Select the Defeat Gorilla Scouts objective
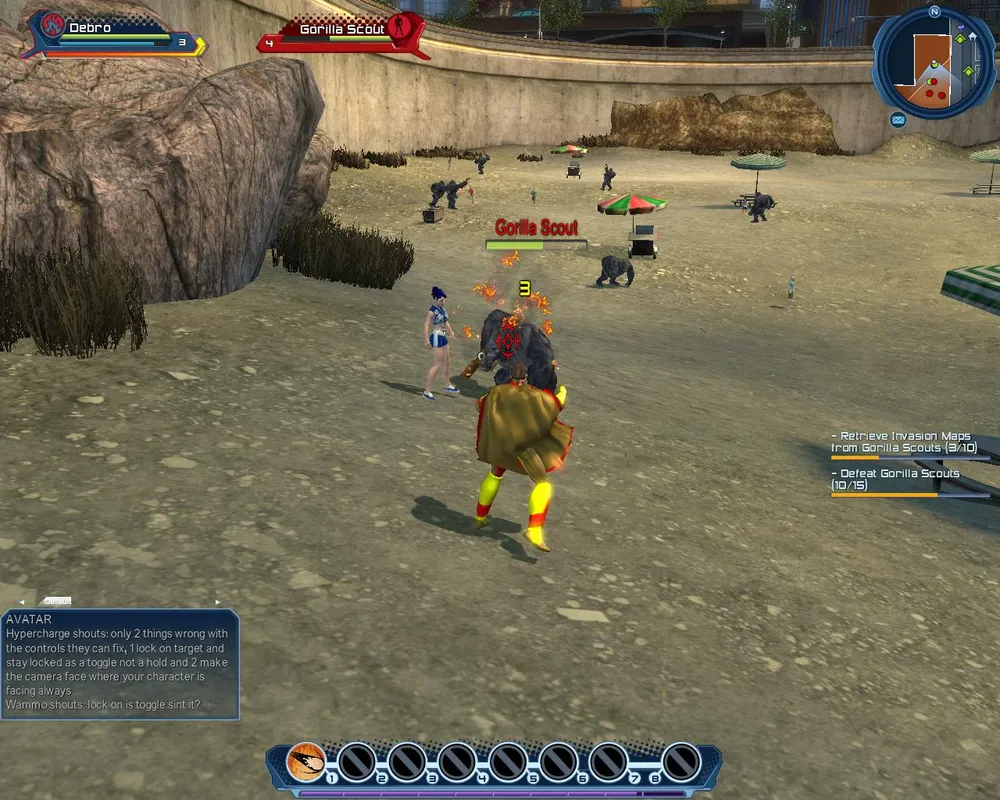1000x800 pixels. coord(895,479)
